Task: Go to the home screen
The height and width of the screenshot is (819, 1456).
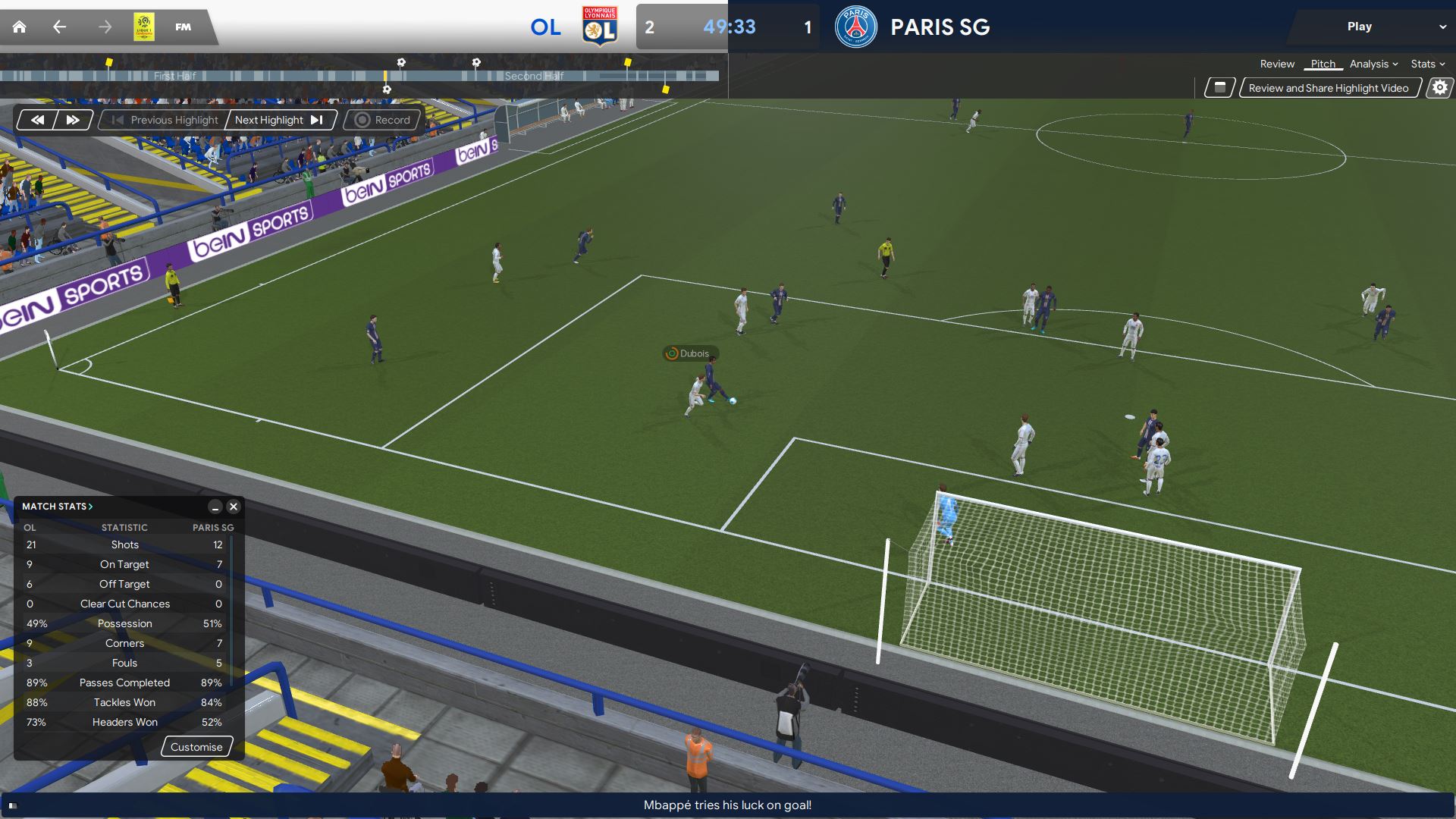Action: (x=20, y=27)
